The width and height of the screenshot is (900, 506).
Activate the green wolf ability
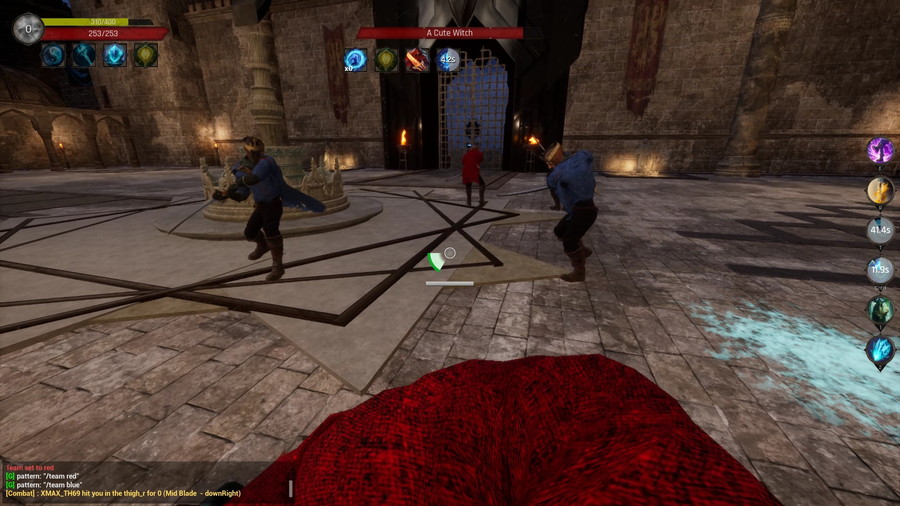pyautogui.click(x=880, y=310)
